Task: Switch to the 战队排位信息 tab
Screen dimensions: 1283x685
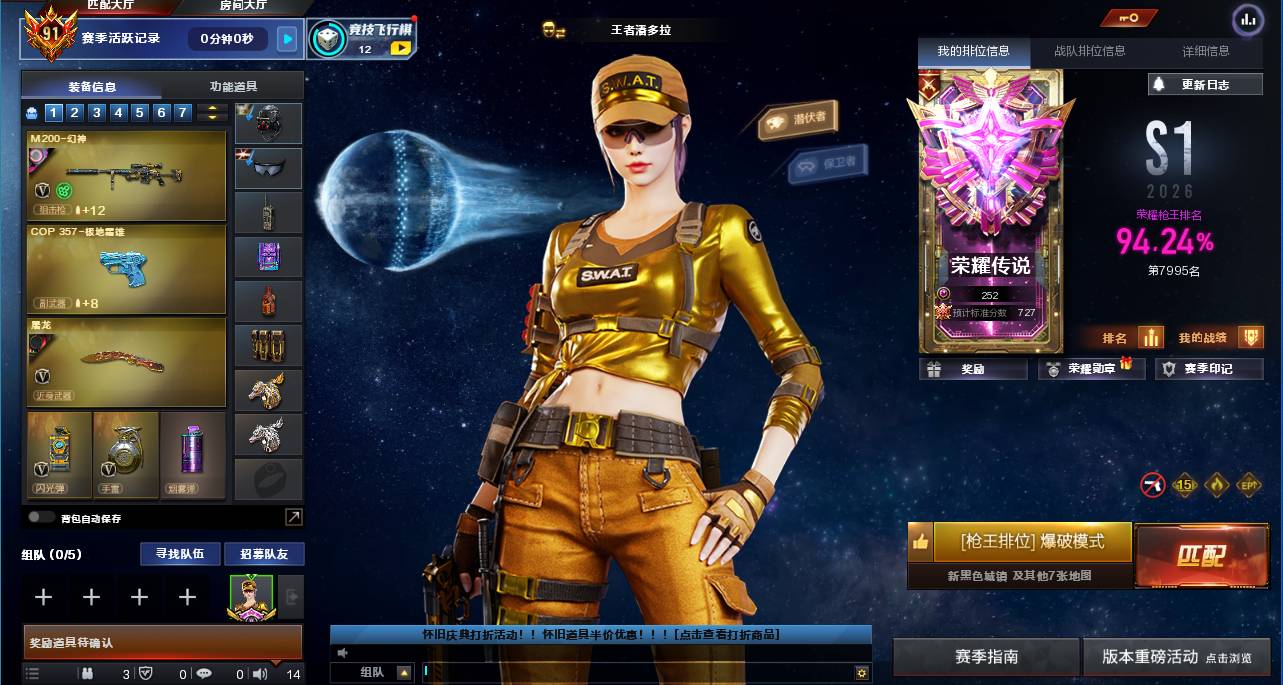Action: [x=1089, y=51]
